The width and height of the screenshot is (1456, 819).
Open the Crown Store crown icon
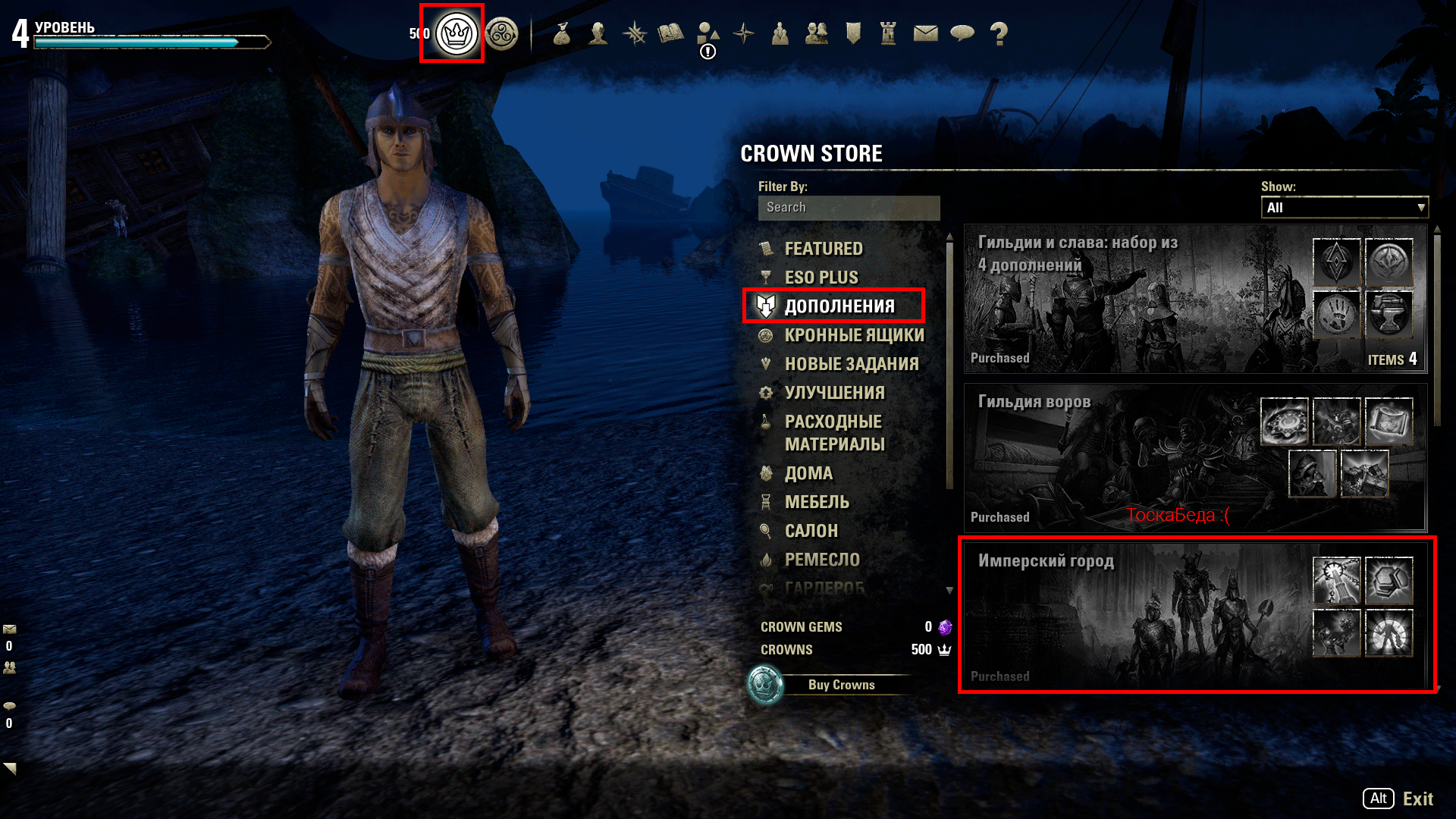click(456, 34)
